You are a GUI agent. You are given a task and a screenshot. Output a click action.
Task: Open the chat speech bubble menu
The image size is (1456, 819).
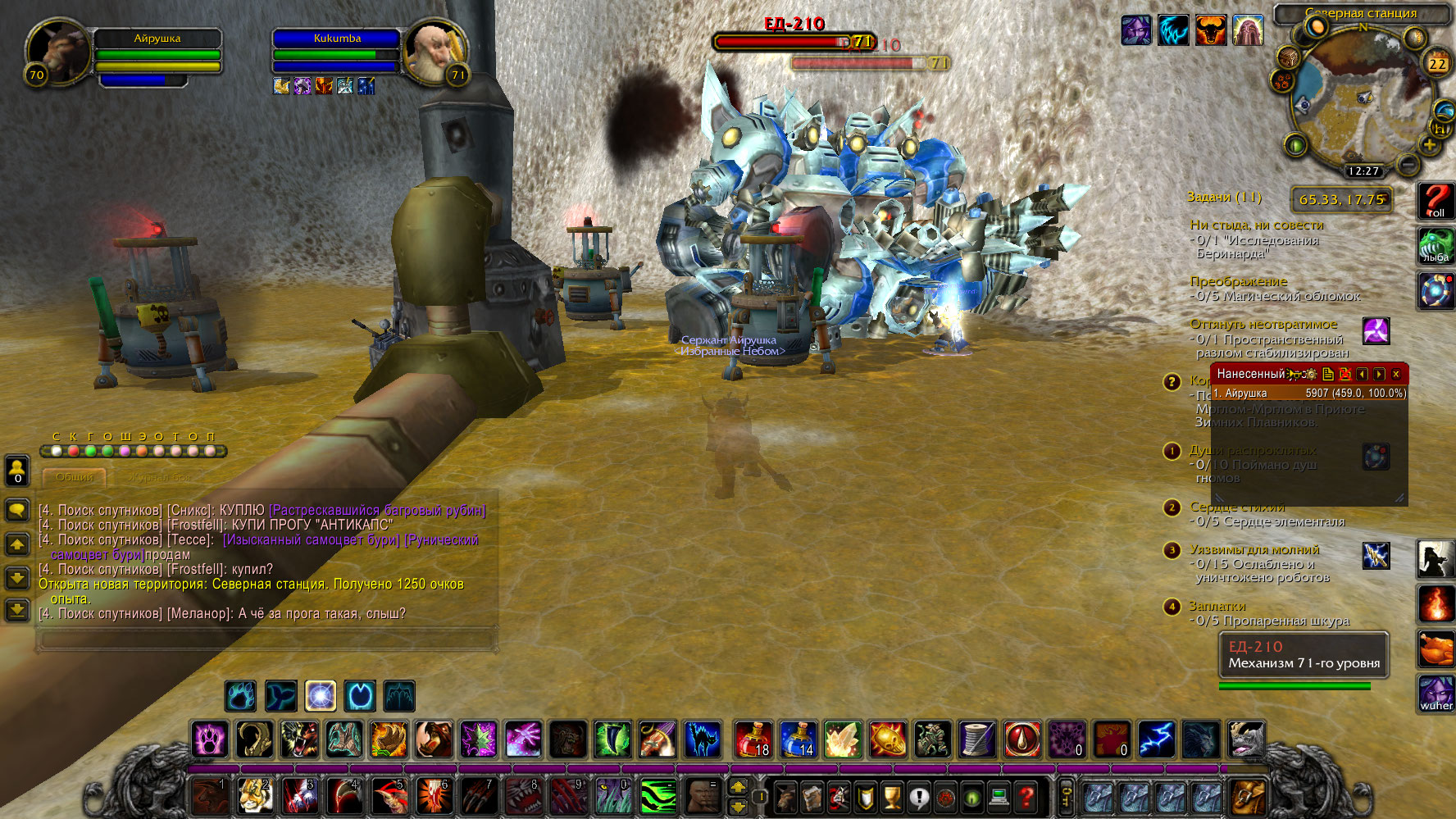tap(17, 510)
